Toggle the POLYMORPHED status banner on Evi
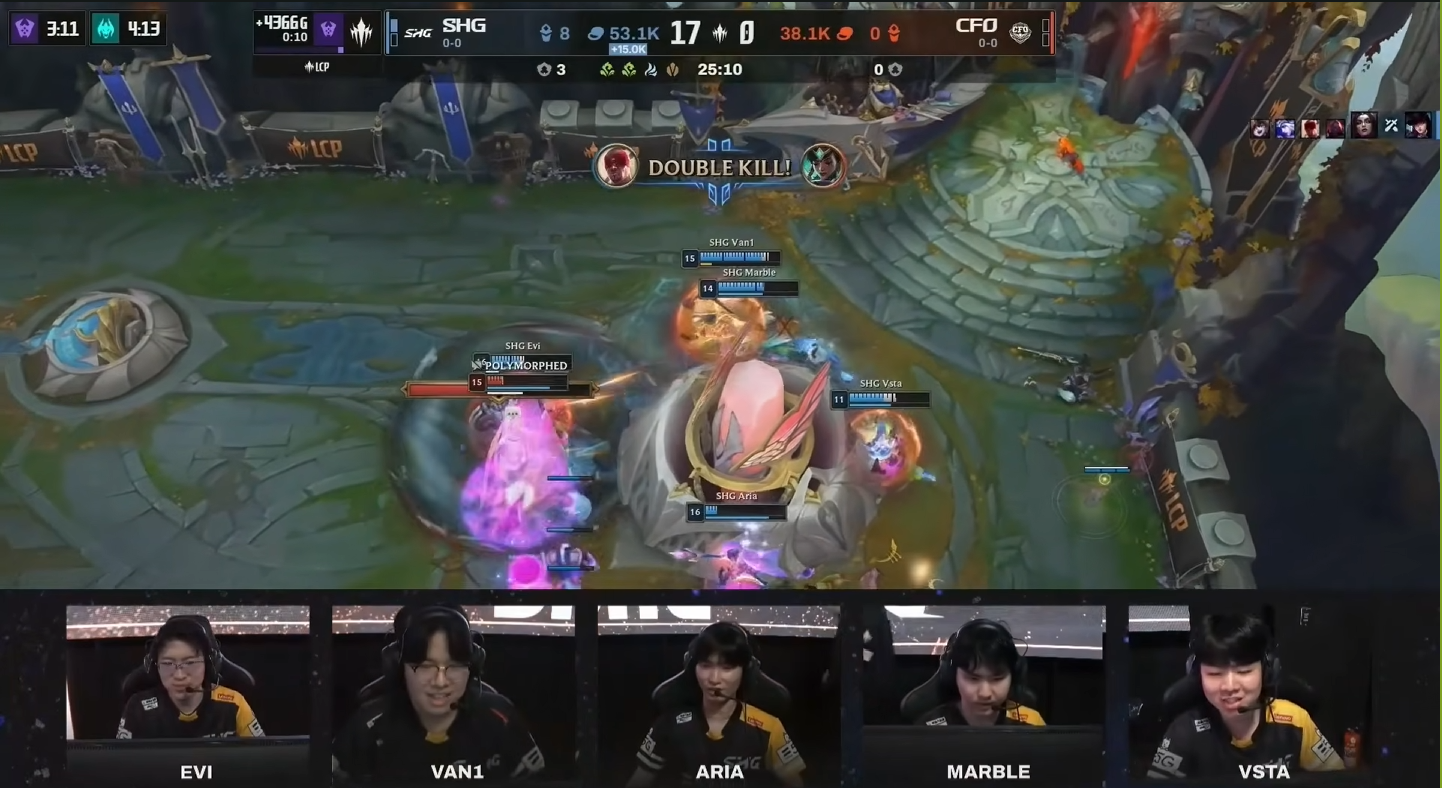This screenshot has width=1442, height=788. (x=527, y=366)
